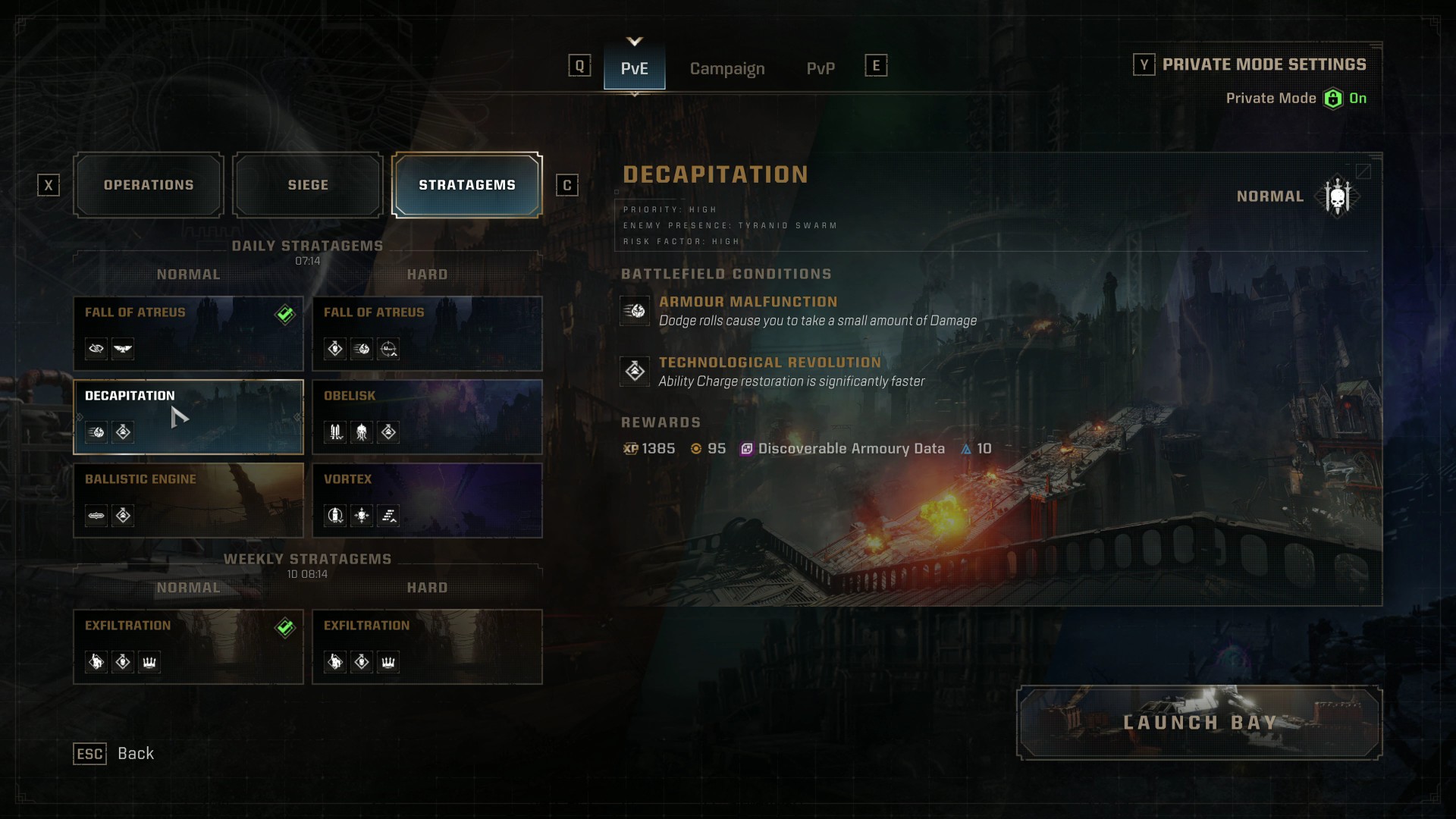
Task: Click the Aquila eagle icon on Fall of Atreus
Action: [121, 350]
